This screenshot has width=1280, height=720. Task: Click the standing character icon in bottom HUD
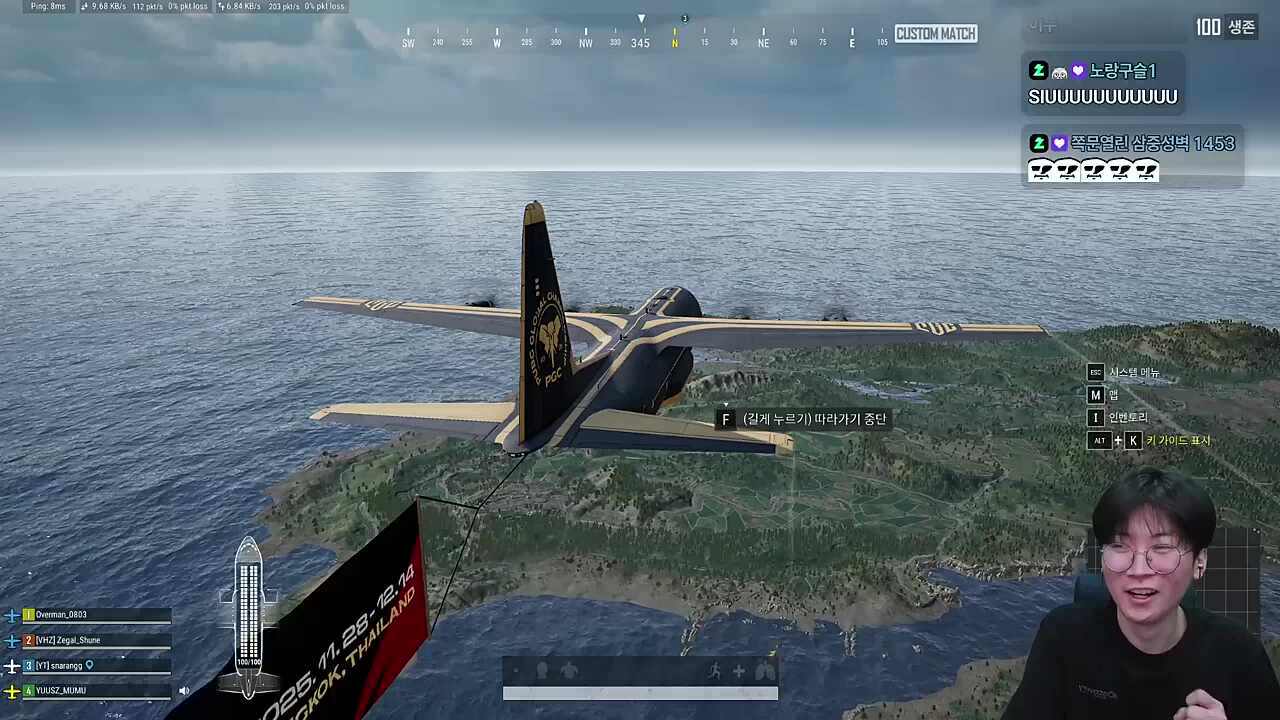click(543, 670)
